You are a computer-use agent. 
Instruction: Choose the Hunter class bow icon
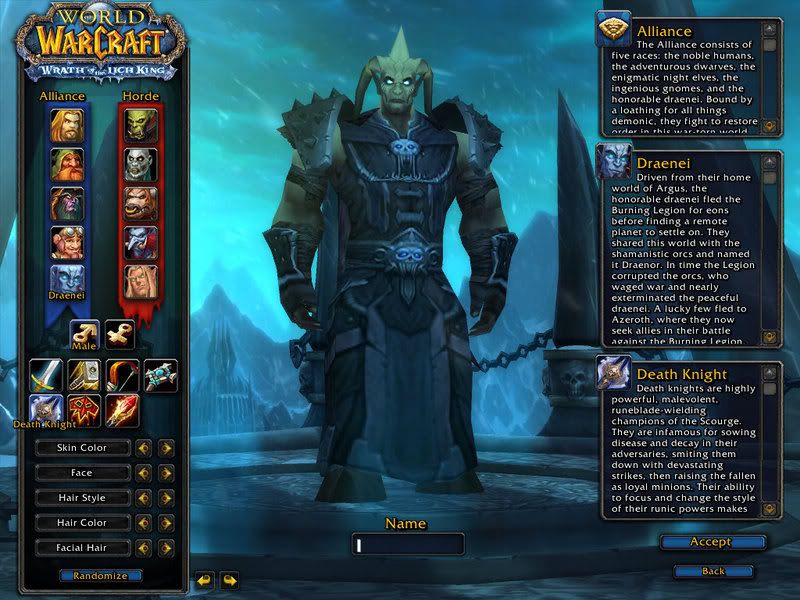[x=123, y=375]
